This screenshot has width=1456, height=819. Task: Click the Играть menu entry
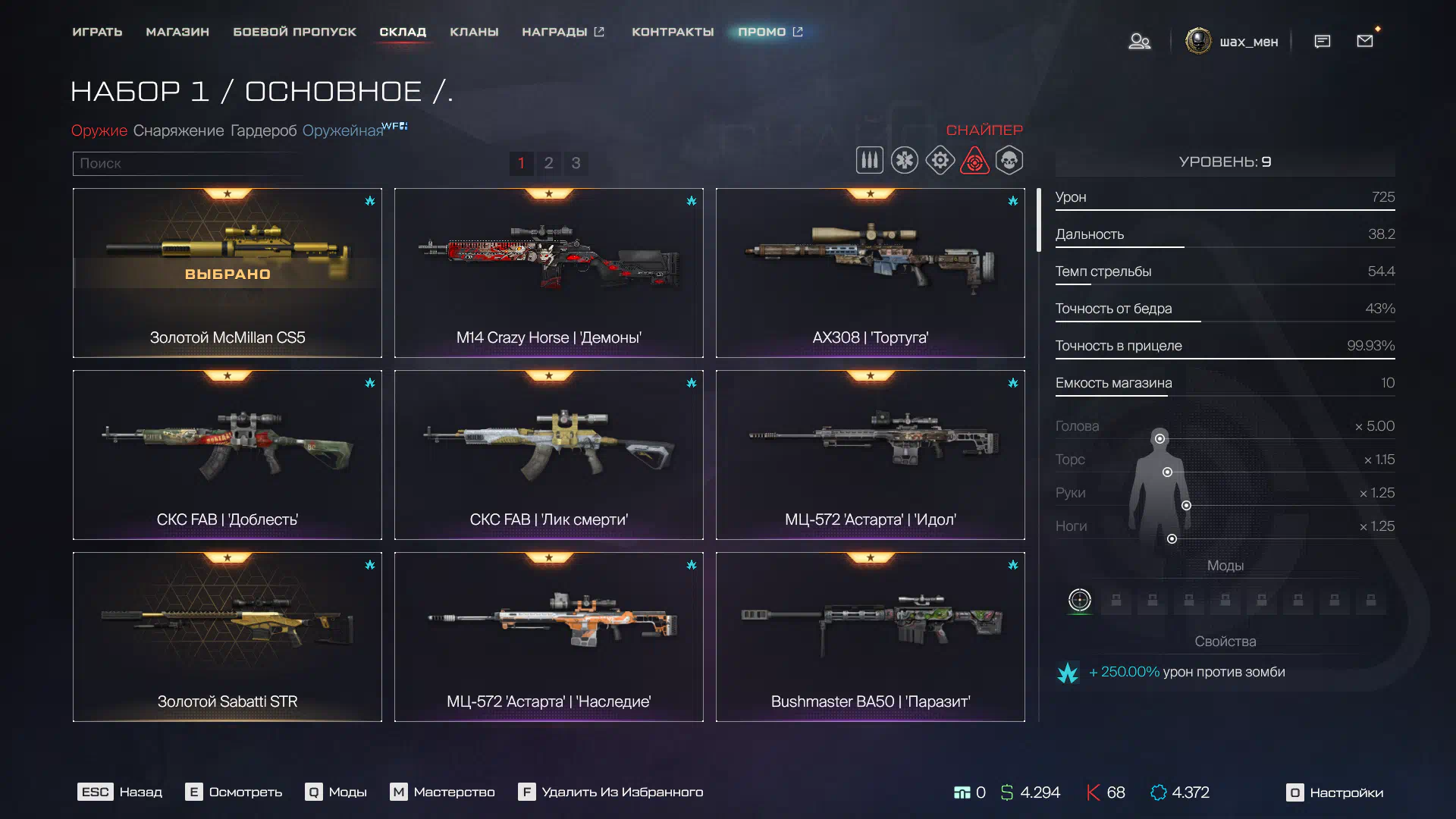pyautogui.click(x=97, y=32)
